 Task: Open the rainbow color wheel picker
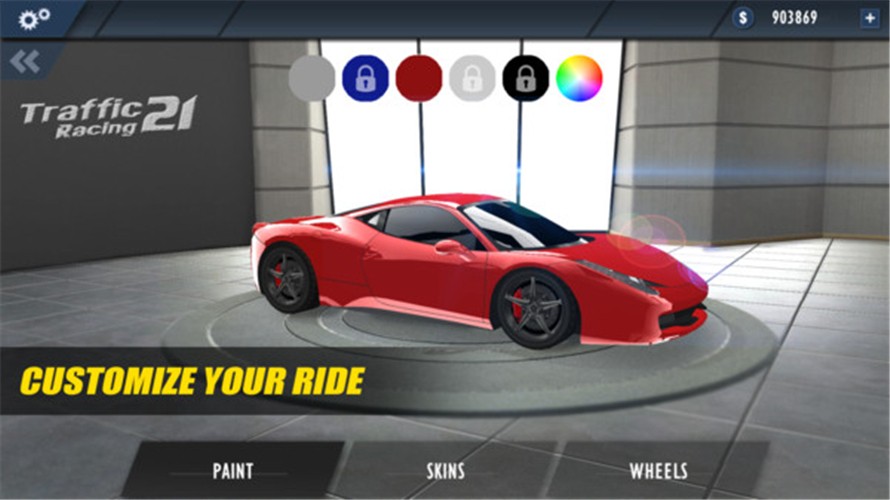579,78
